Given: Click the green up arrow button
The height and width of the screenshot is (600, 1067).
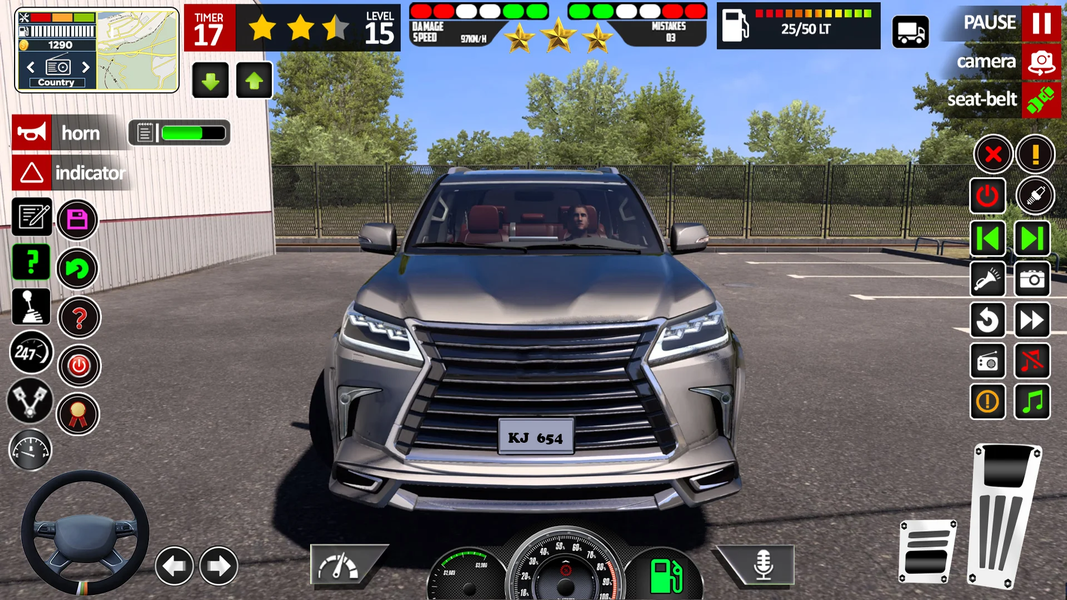Looking at the screenshot, I should click(254, 80).
